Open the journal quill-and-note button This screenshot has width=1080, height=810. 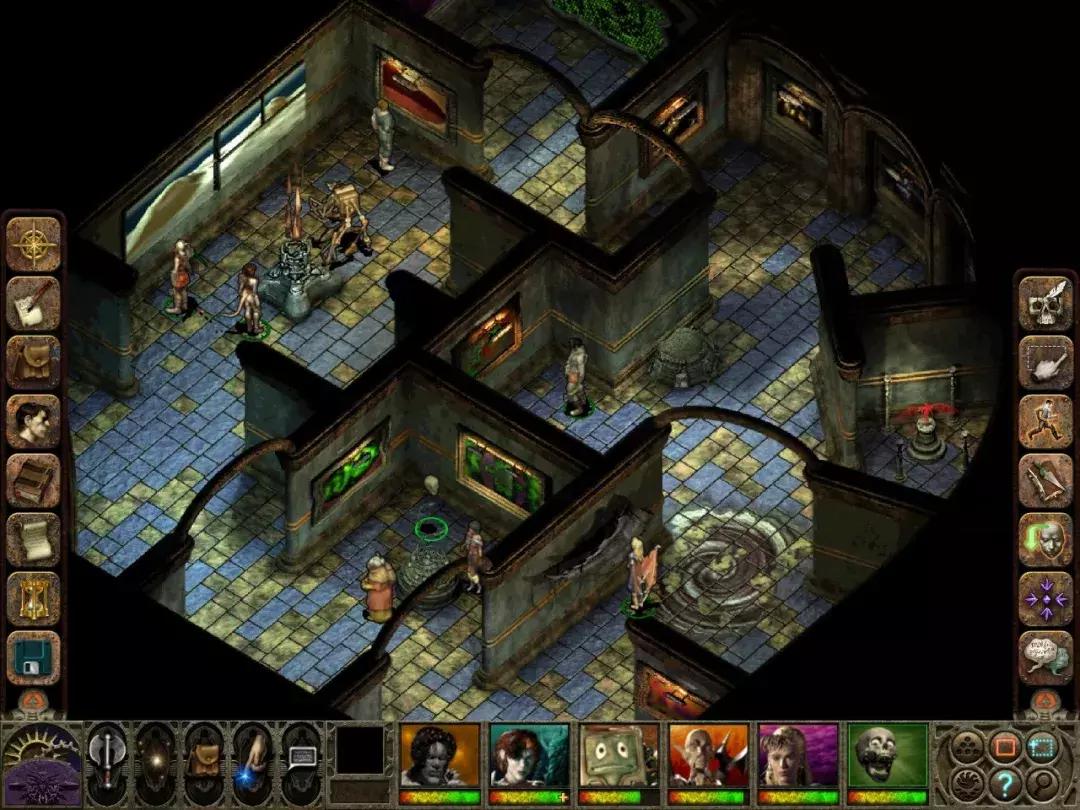(34, 303)
